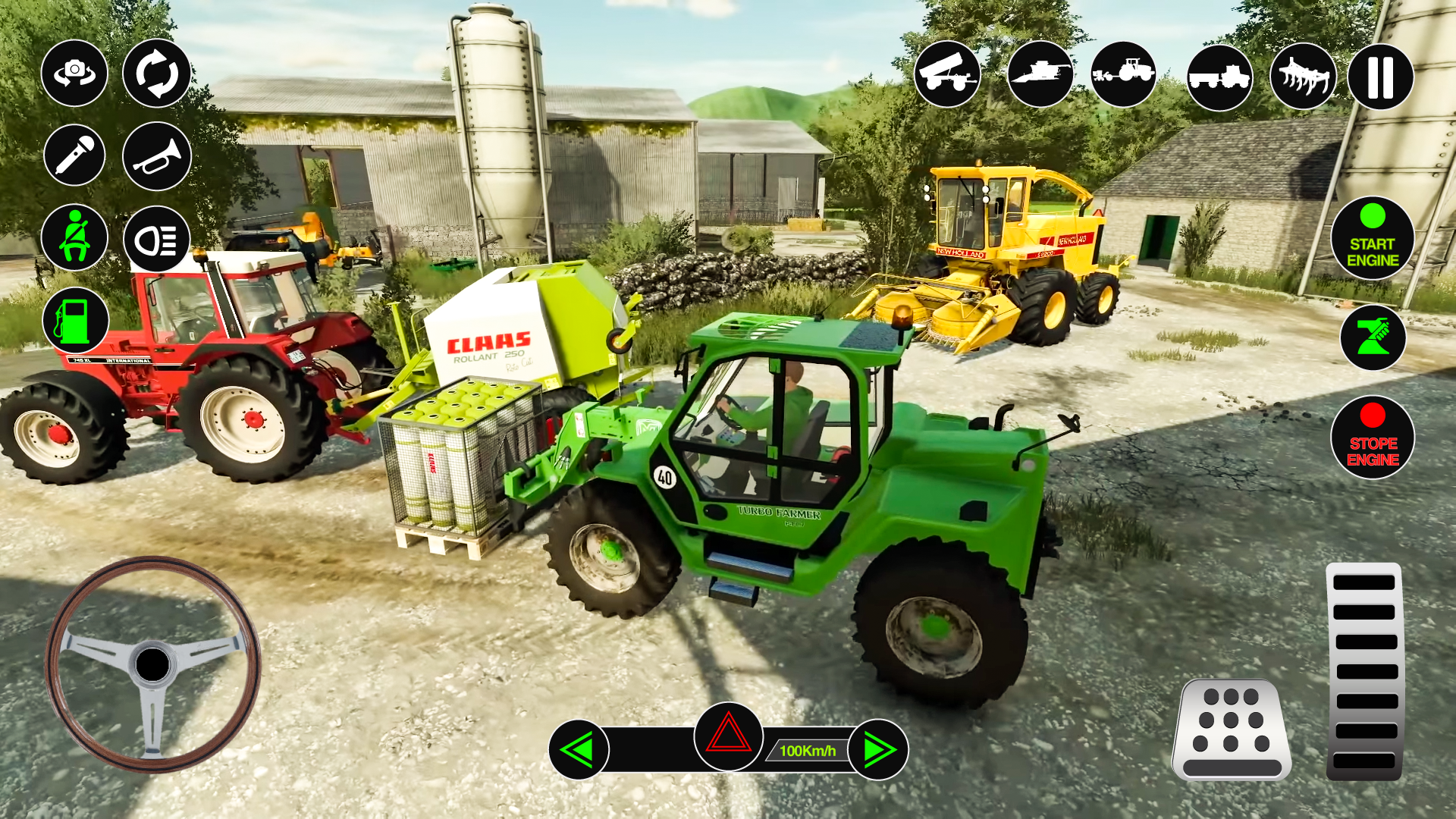
Task: Select the trailer attachment icon
Action: pos(949,75)
